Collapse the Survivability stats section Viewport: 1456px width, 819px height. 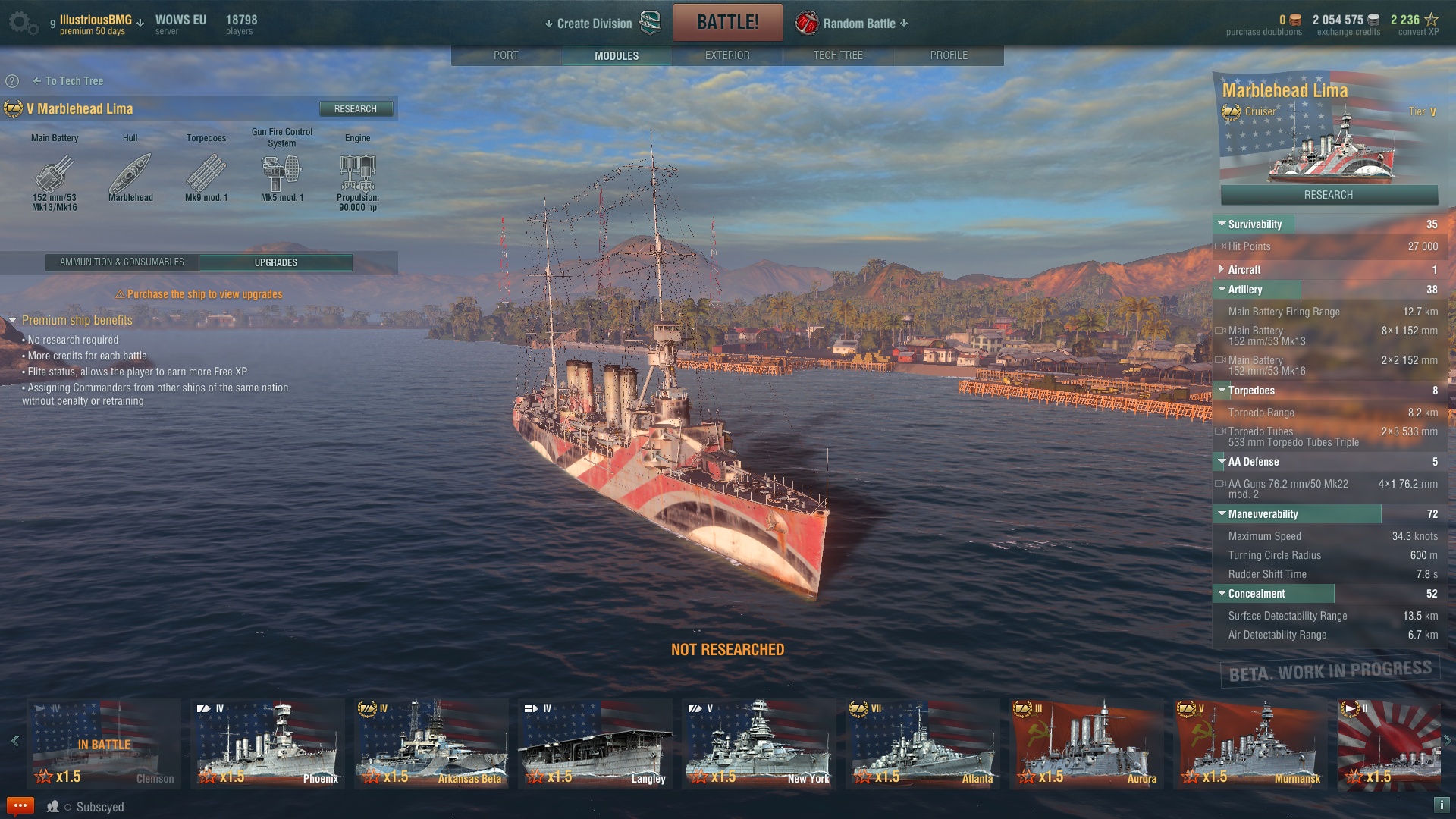coord(1222,224)
